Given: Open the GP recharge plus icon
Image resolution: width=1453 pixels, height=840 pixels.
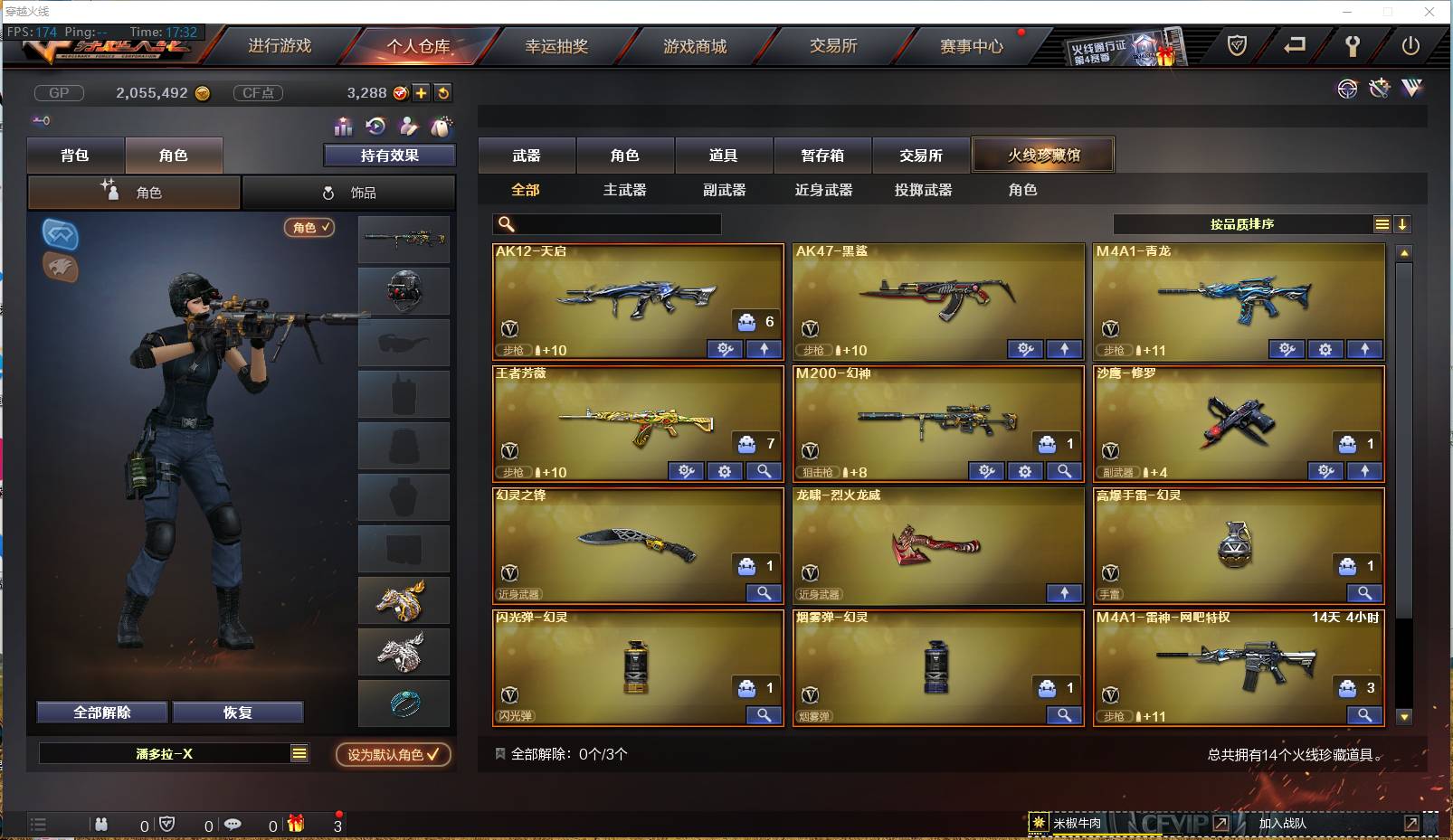Looking at the screenshot, I should click(x=422, y=92).
